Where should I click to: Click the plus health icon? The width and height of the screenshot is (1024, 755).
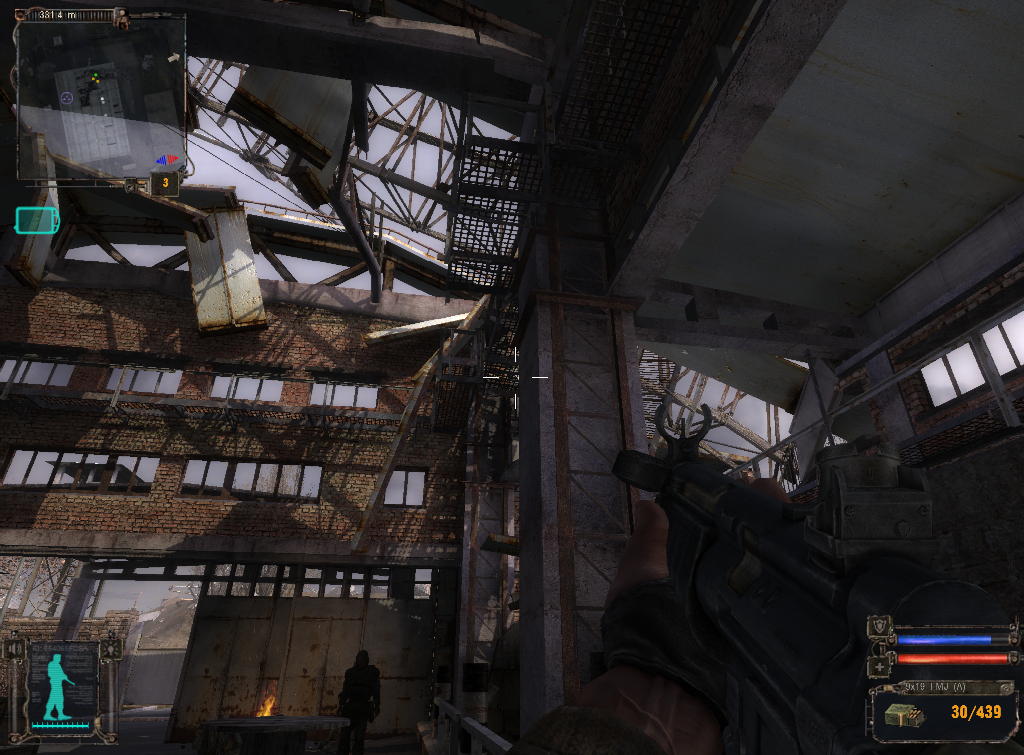coord(879,665)
